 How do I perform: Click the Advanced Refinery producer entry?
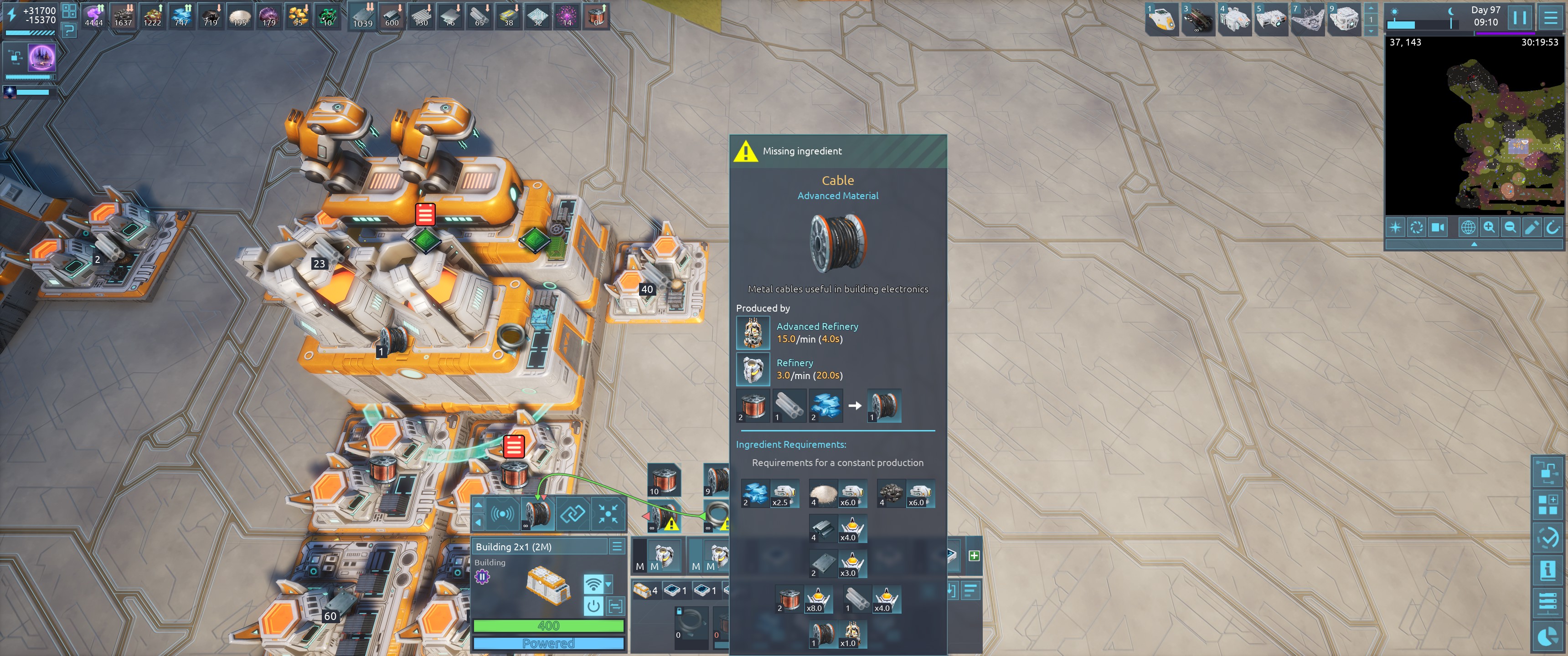[817, 333]
